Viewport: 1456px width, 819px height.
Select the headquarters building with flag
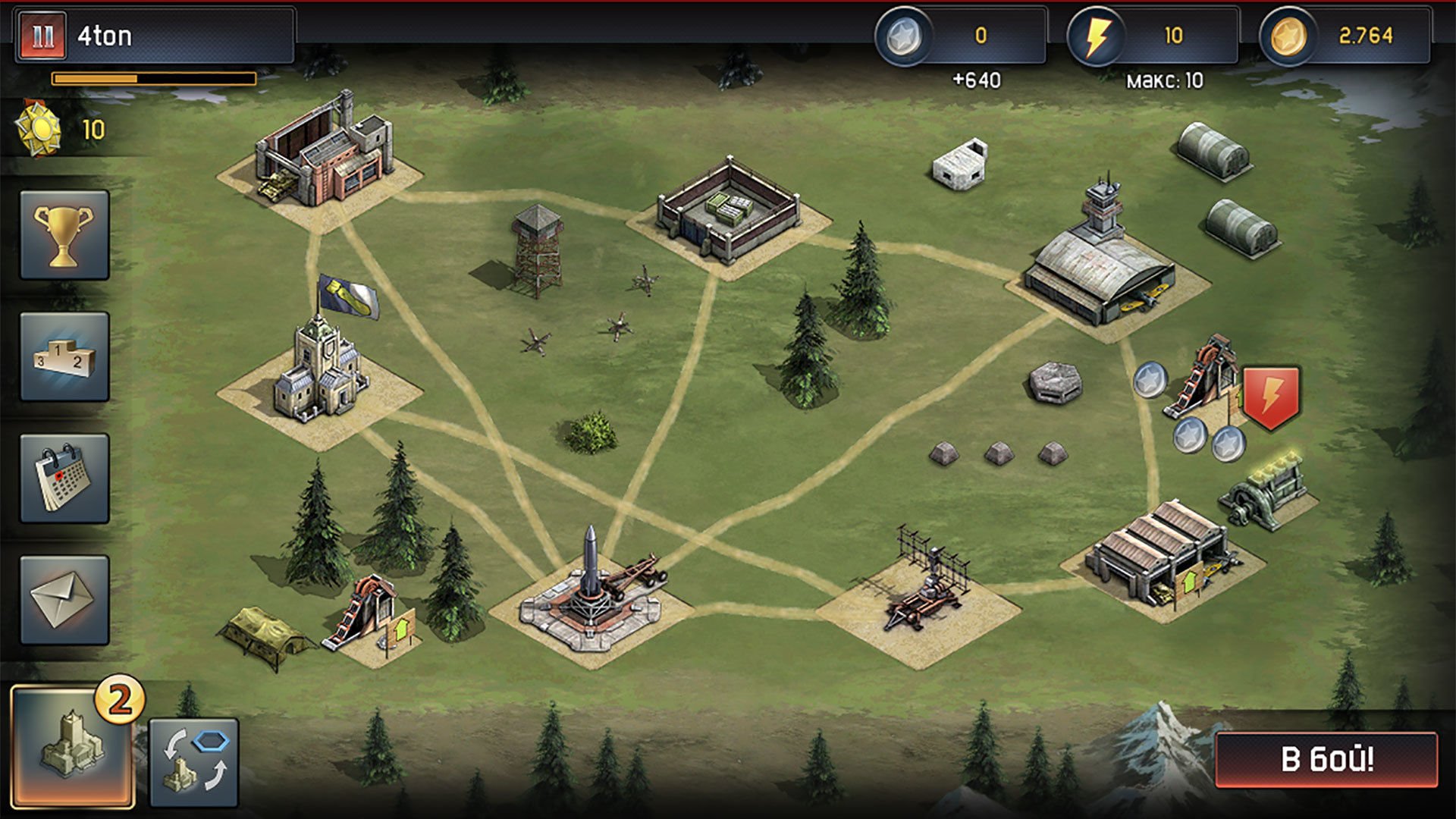[321, 372]
